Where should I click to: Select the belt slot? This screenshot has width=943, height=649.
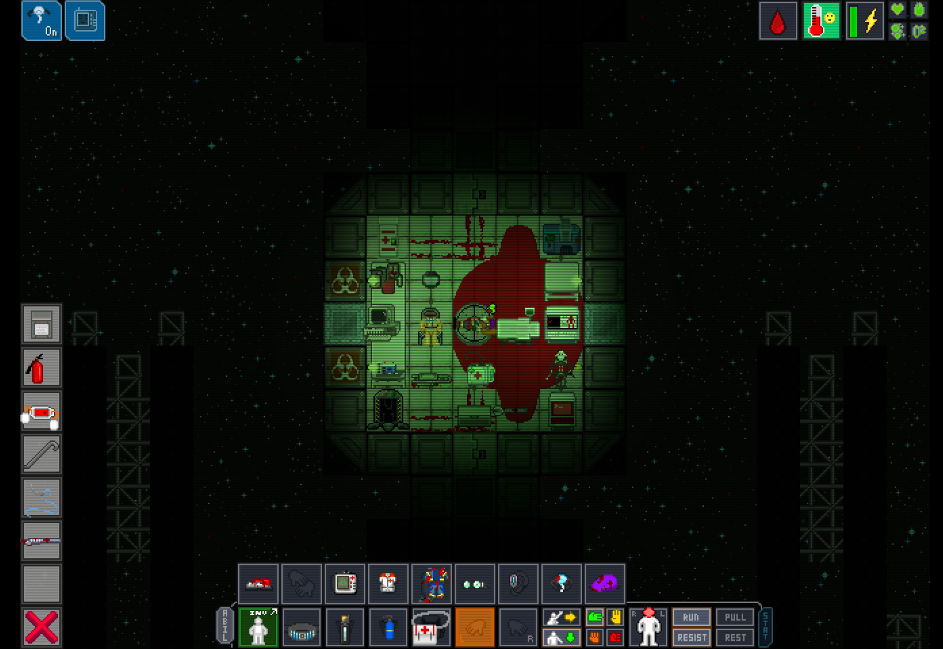click(x=301, y=627)
